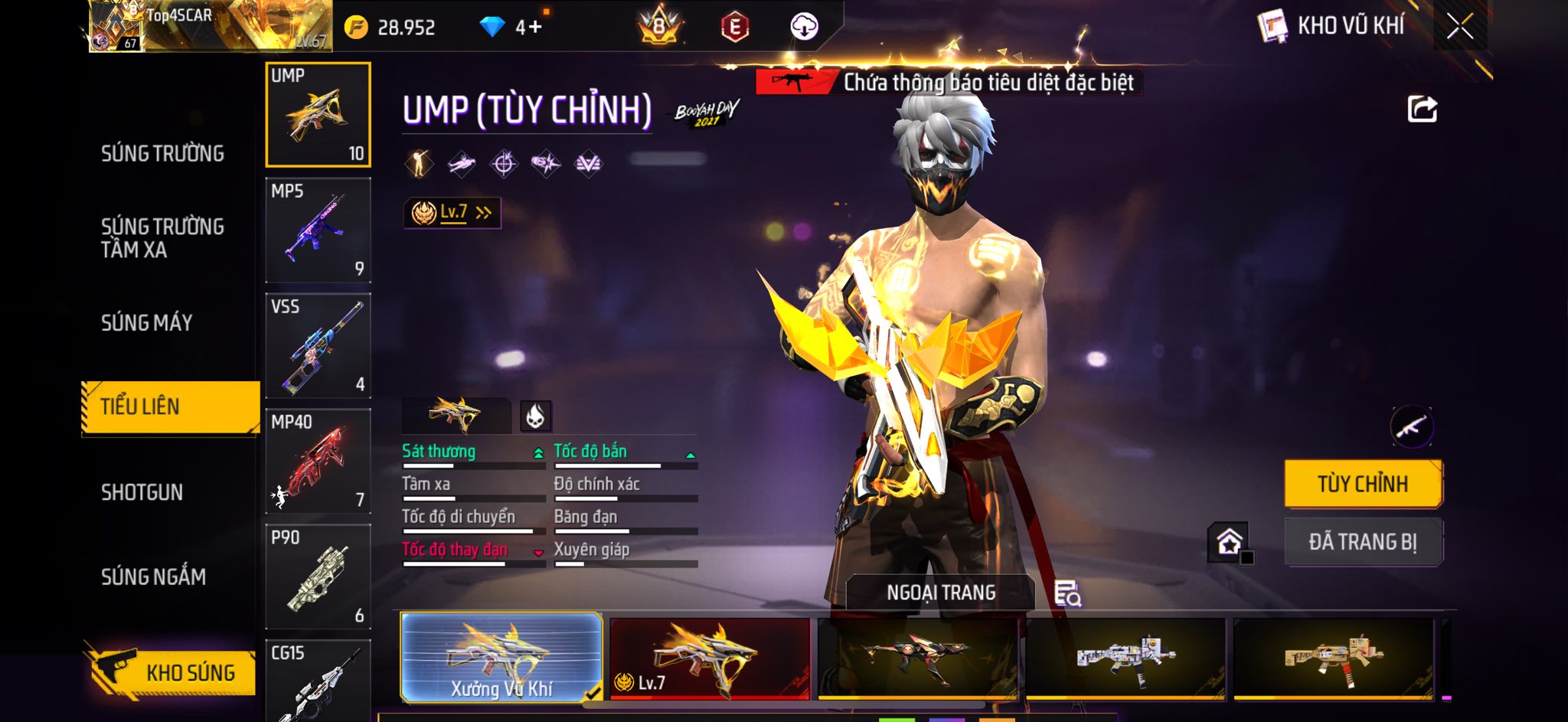Open the NGOẠI TRANG tab
Viewport: 1568px width, 722px height.
pos(940,593)
